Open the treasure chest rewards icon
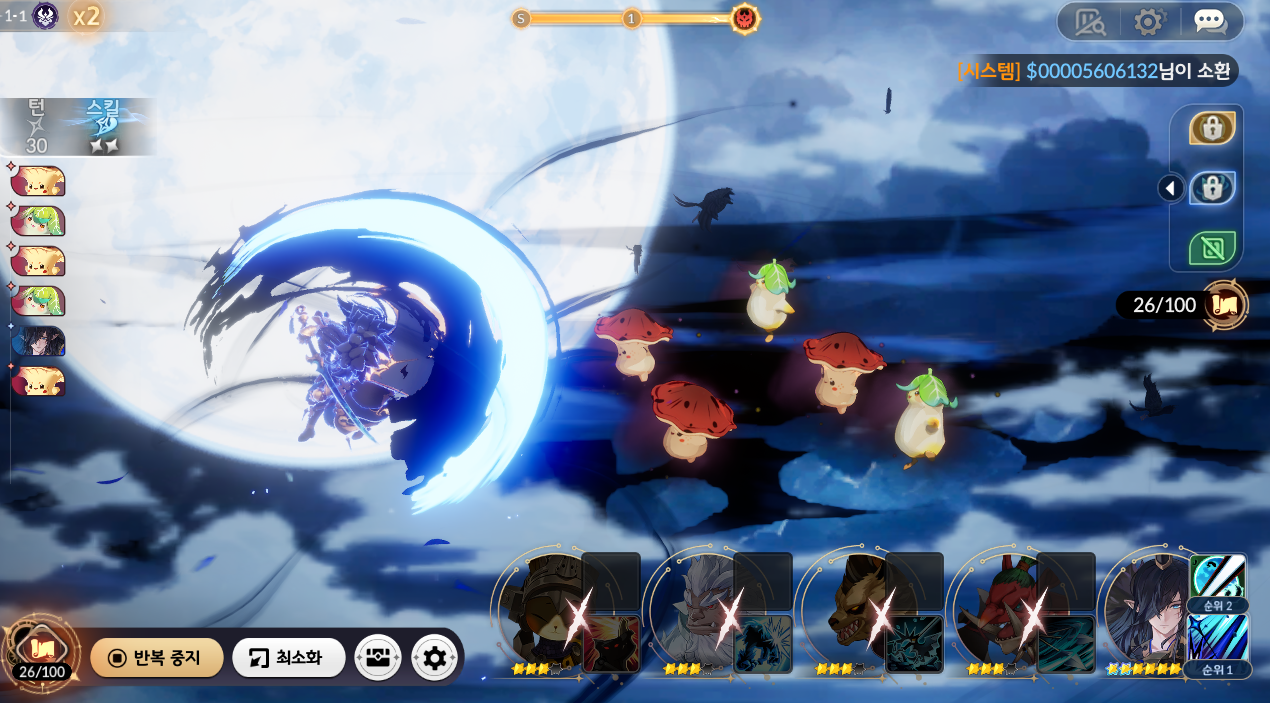The width and height of the screenshot is (1270, 703). coord(378,658)
